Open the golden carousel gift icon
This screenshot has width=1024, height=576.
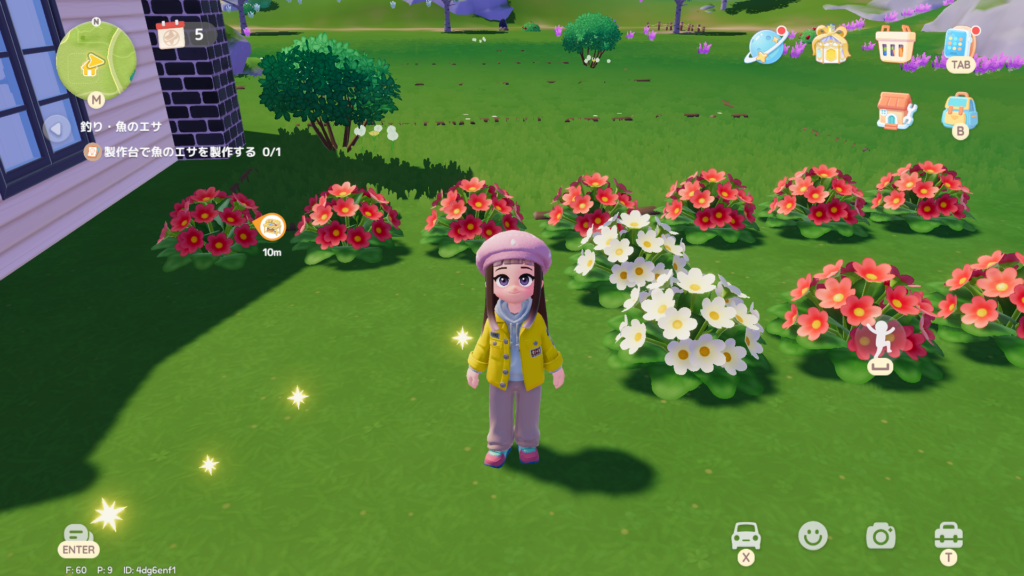(829, 44)
